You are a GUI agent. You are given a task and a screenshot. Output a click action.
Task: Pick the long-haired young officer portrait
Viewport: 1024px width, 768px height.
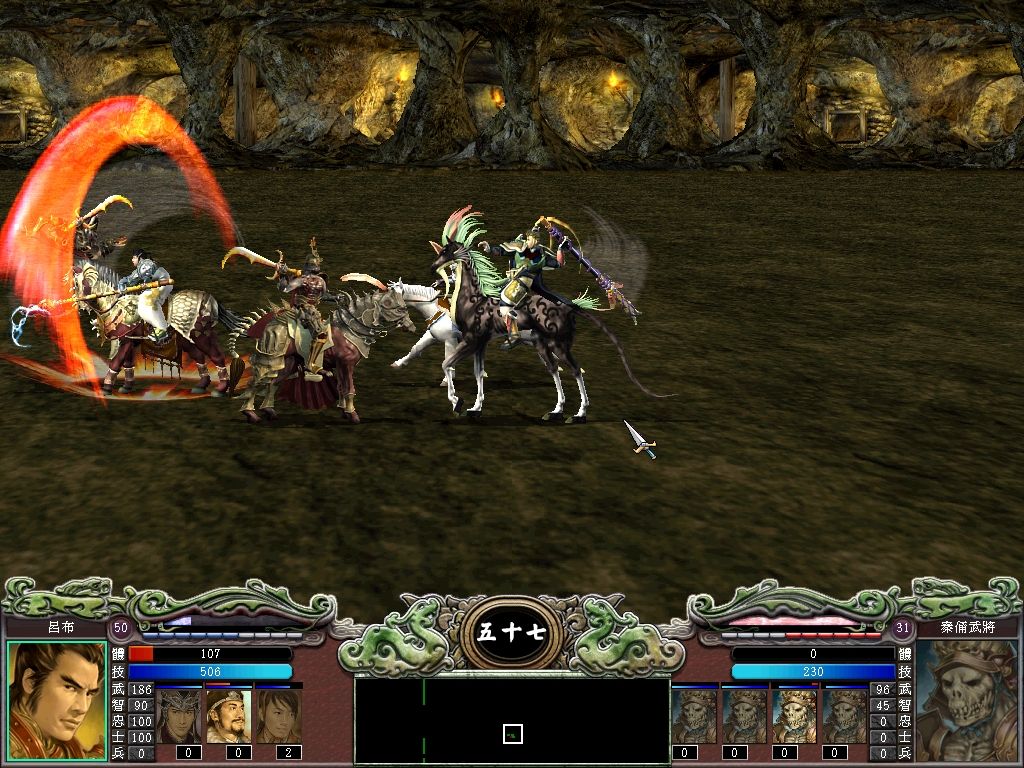pyautogui.click(x=279, y=715)
